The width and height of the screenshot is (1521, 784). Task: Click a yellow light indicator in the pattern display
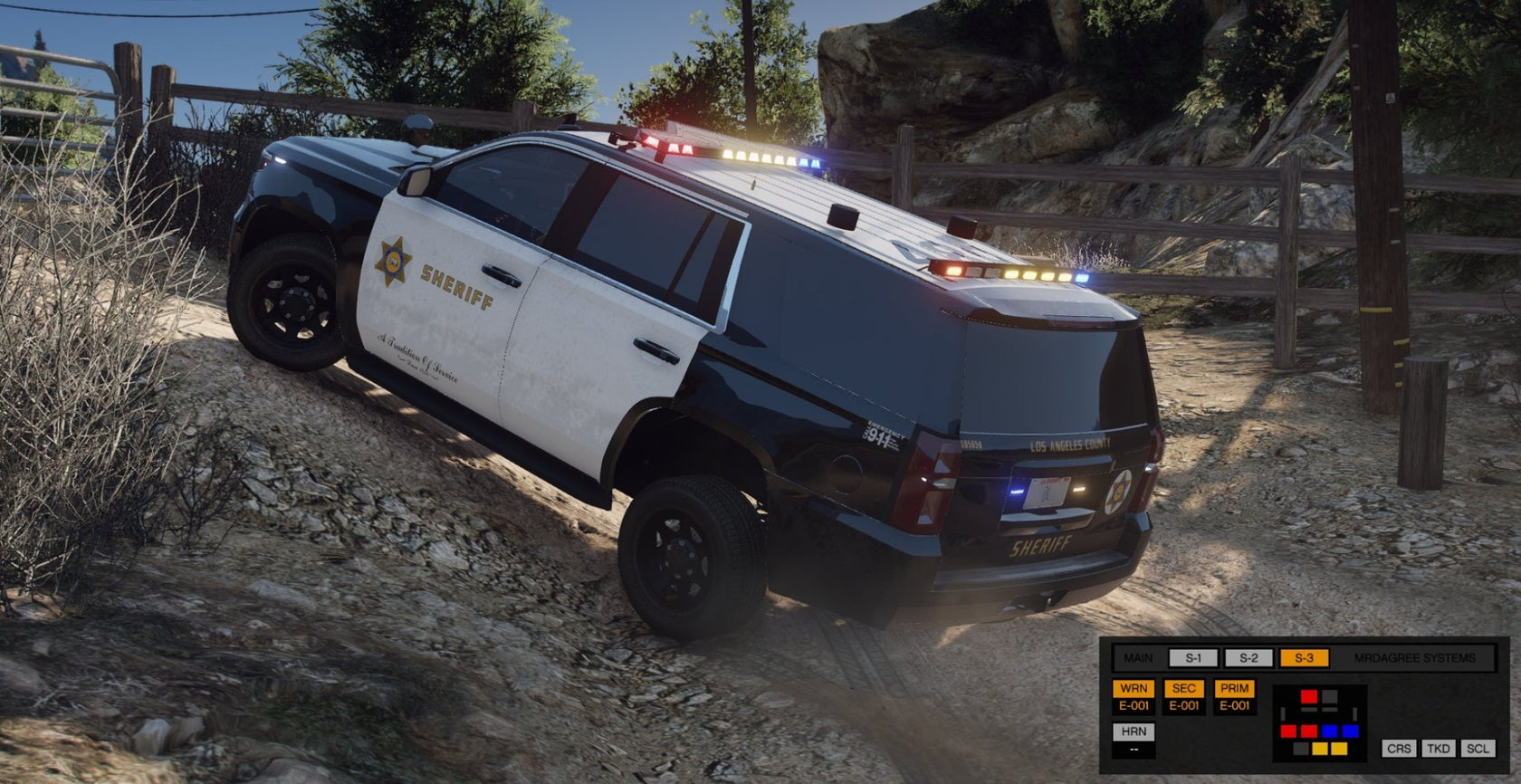(x=1322, y=750)
